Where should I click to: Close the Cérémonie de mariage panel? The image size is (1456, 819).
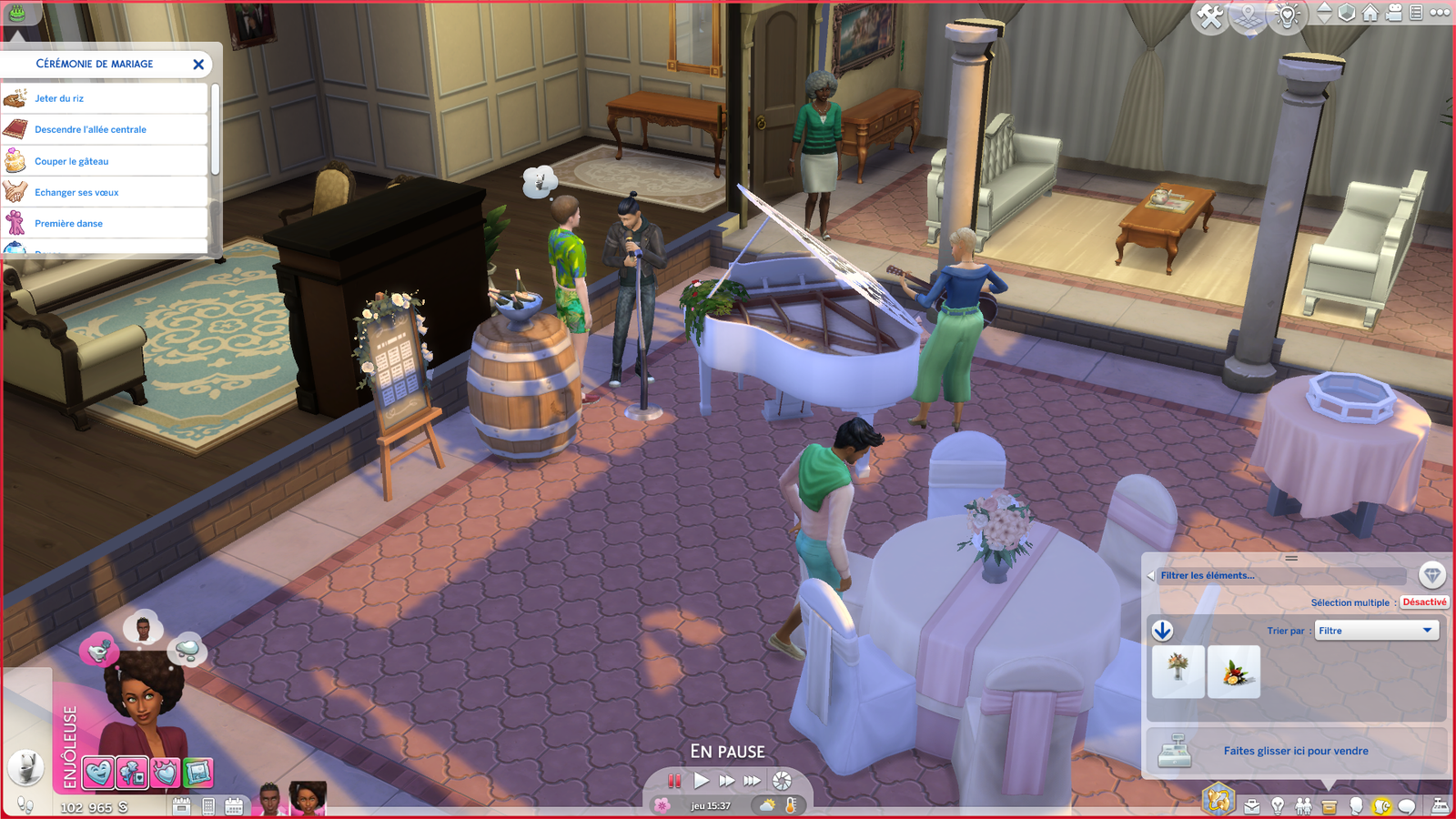click(x=198, y=65)
